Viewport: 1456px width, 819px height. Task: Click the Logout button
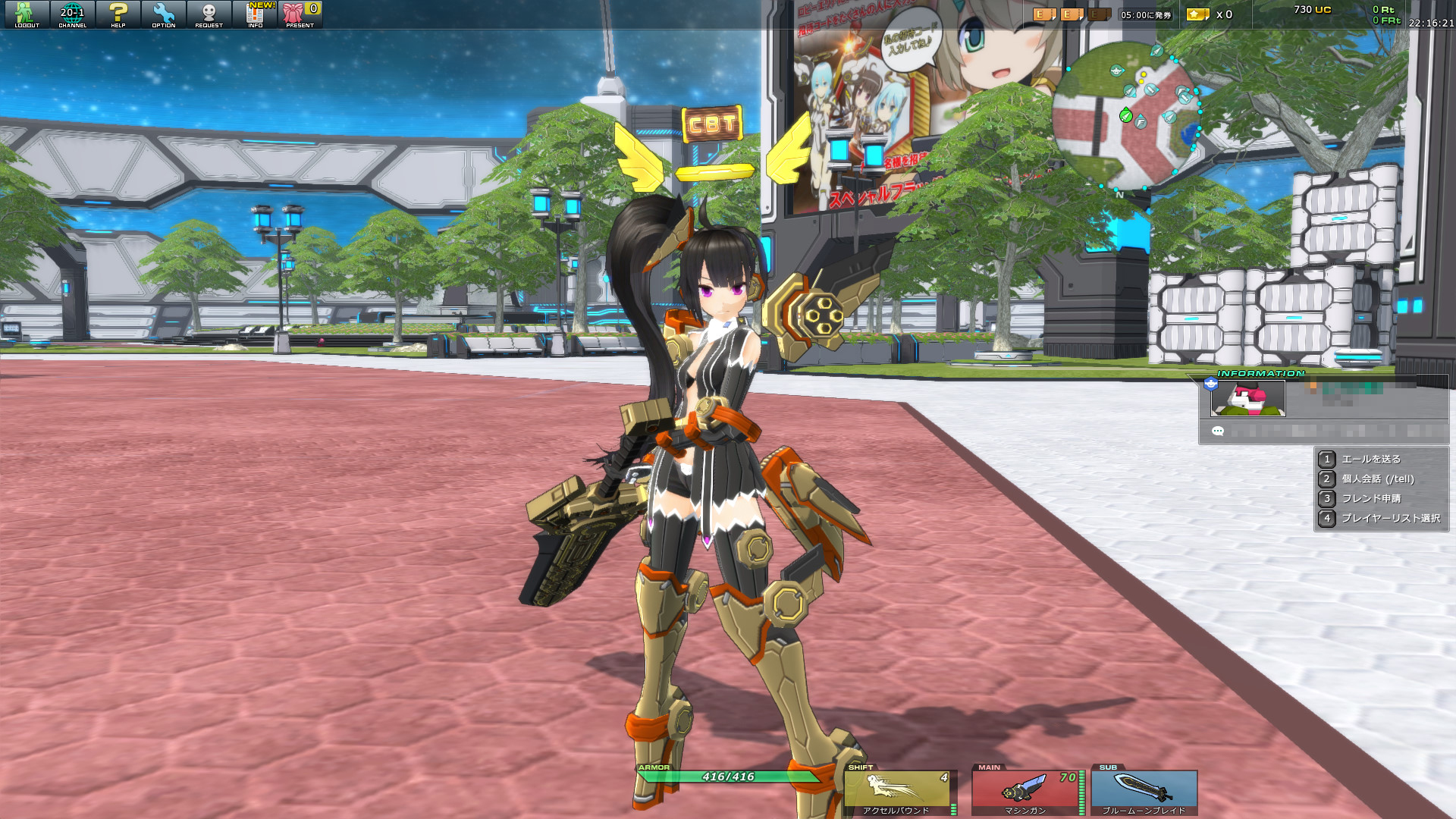click(x=27, y=15)
